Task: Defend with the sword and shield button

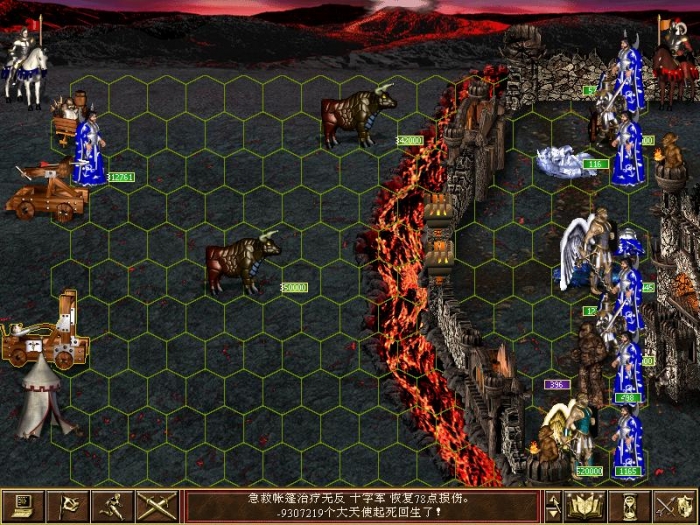Action: pyautogui.click(x=675, y=506)
